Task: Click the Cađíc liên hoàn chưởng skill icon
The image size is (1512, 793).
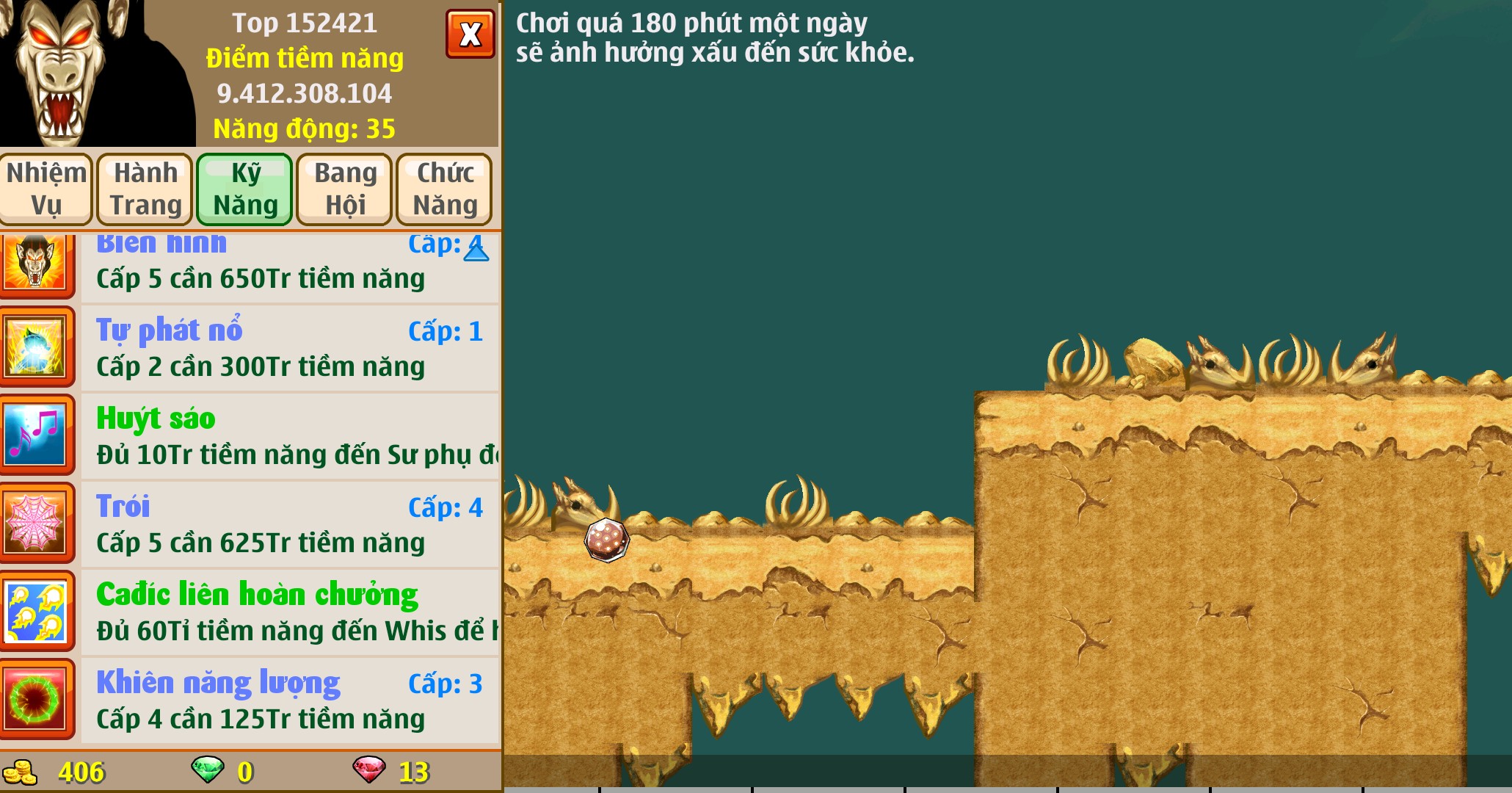Action: [x=38, y=611]
